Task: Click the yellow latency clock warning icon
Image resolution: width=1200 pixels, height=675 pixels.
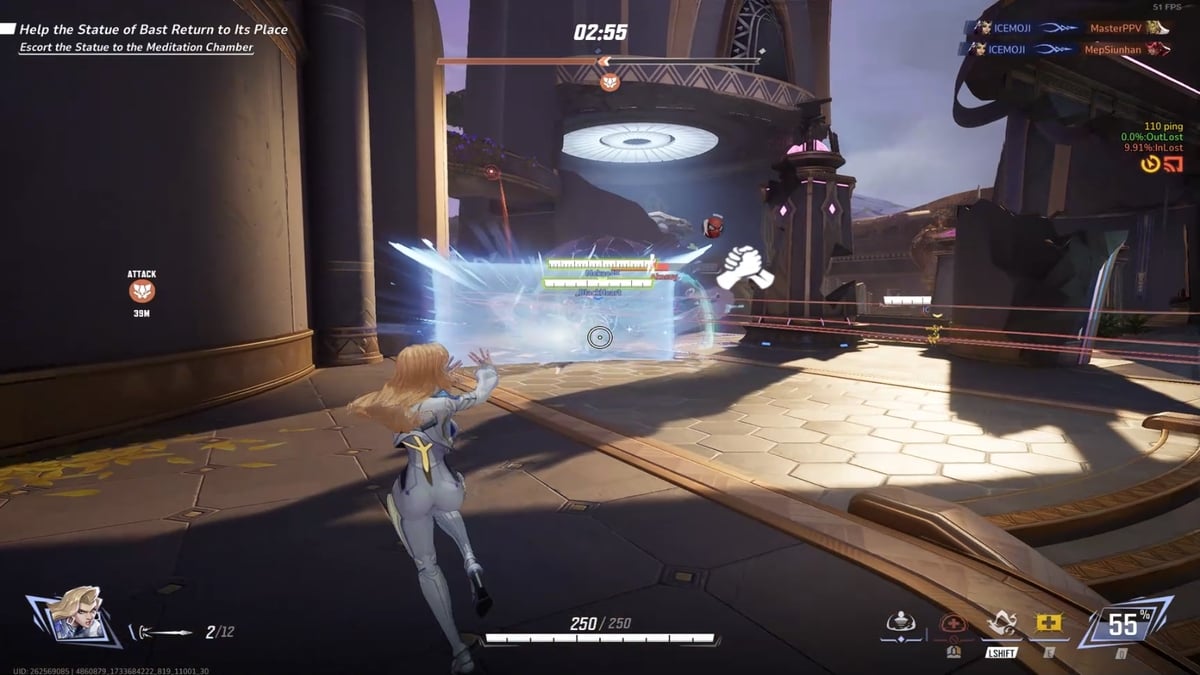Action: [x=1151, y=164]
